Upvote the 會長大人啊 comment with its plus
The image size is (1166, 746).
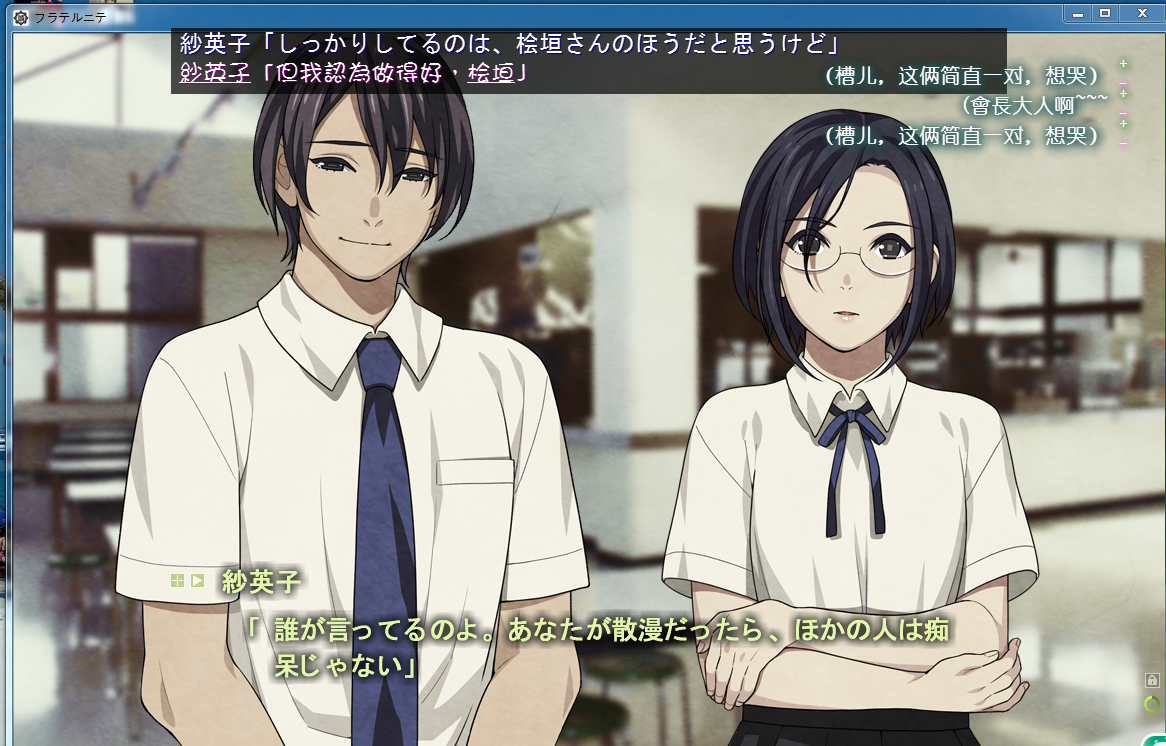click(1123, 94)
